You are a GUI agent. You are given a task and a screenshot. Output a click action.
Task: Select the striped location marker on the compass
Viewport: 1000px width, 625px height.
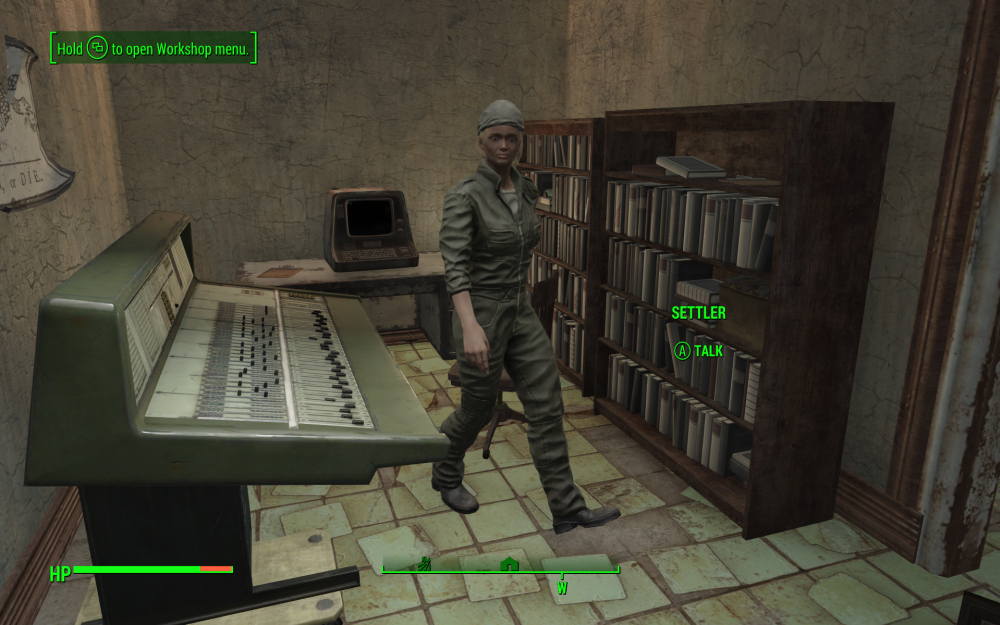pyautogui.click(x=424, y=563)
